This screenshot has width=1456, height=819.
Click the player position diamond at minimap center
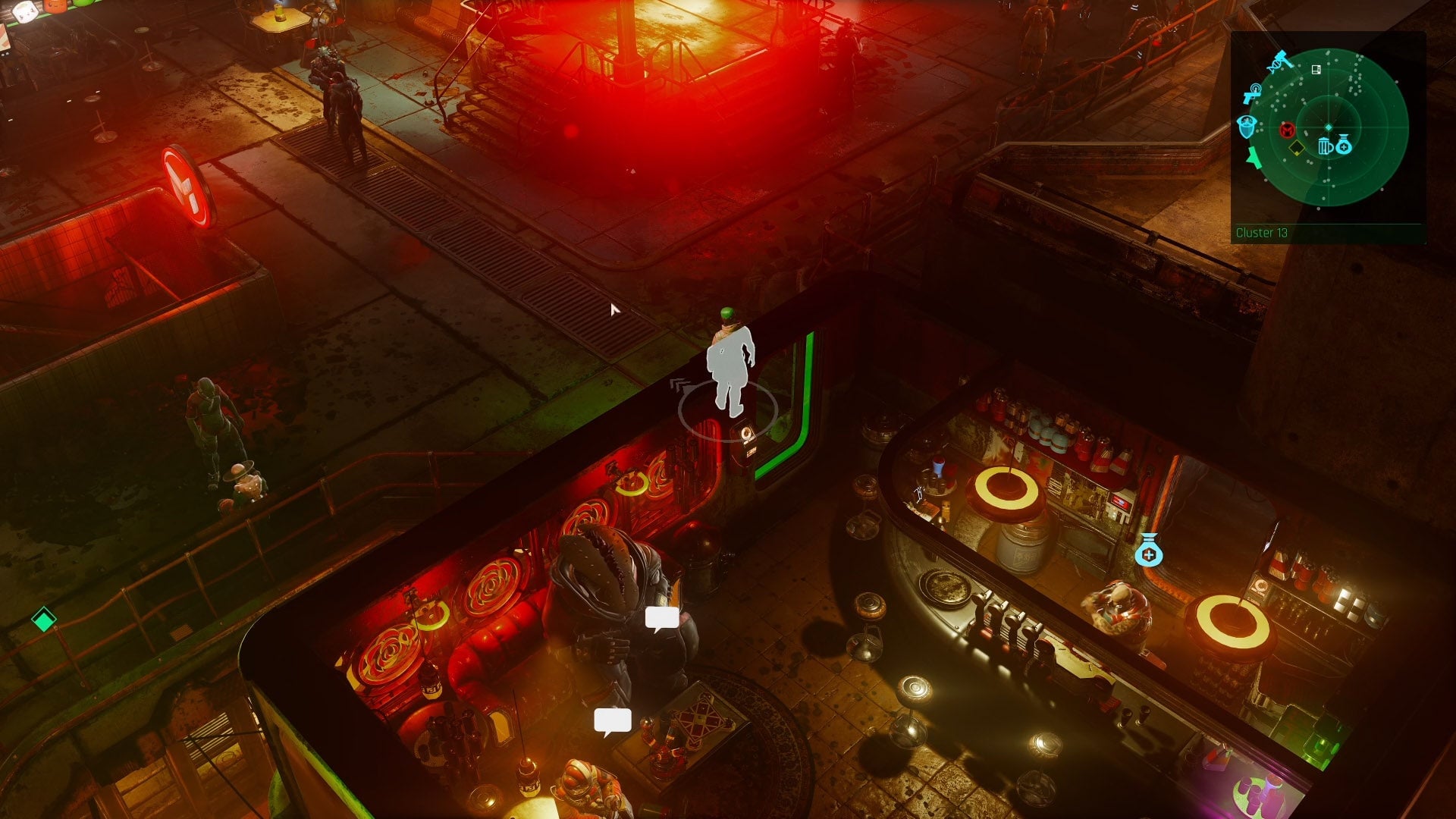click(x=1329, y=127)
